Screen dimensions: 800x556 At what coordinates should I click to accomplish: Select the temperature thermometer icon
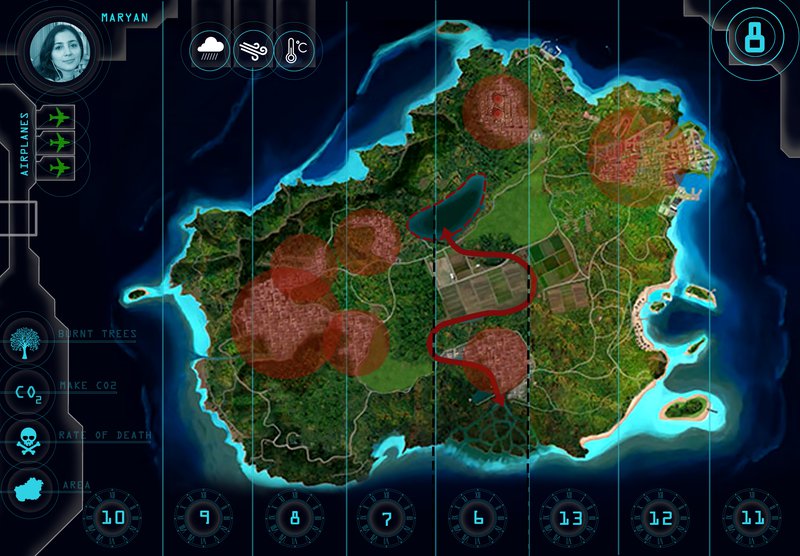pos(293,48)
